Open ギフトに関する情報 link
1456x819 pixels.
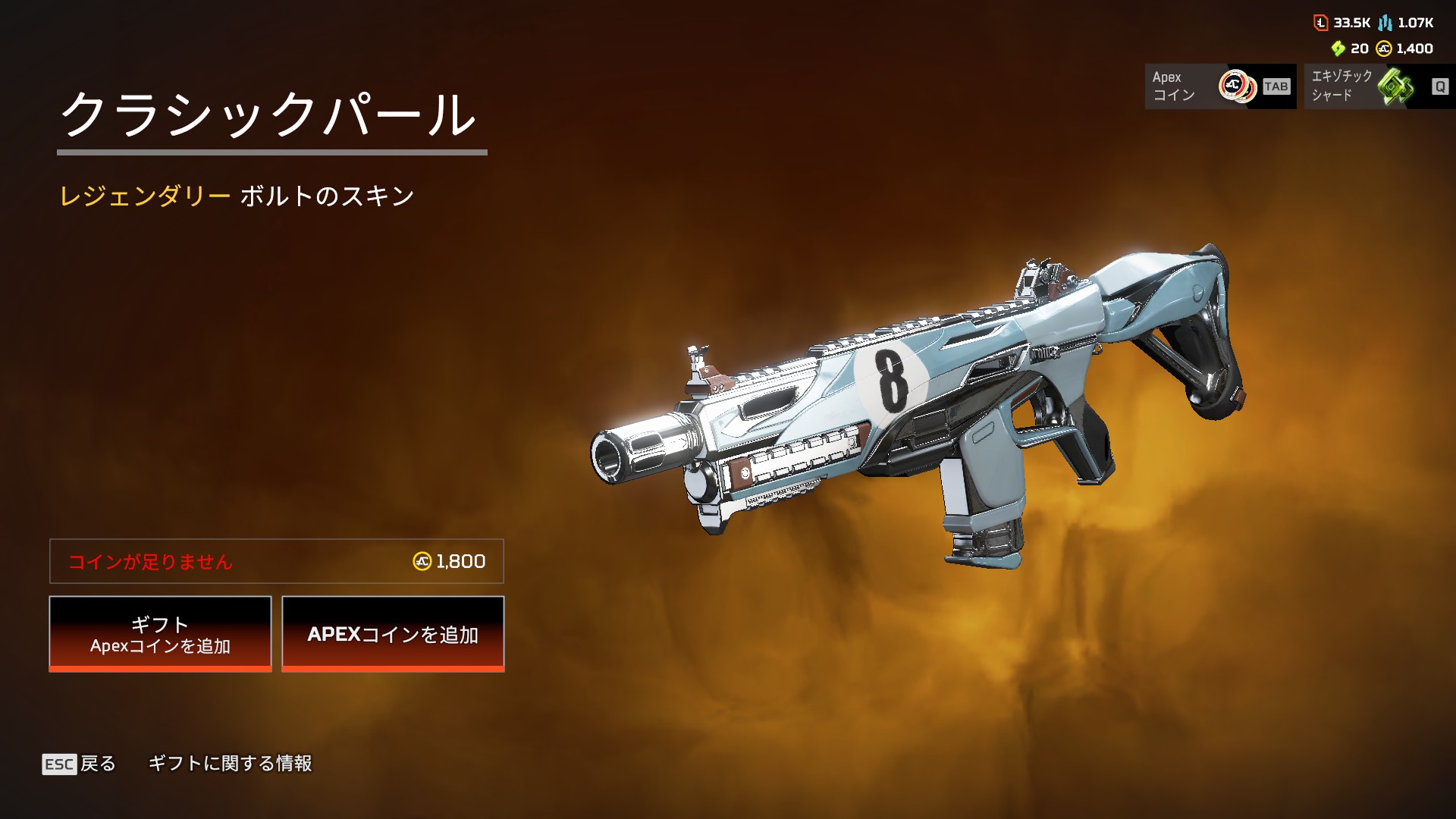pyautogui.click(x=230, y=764)
